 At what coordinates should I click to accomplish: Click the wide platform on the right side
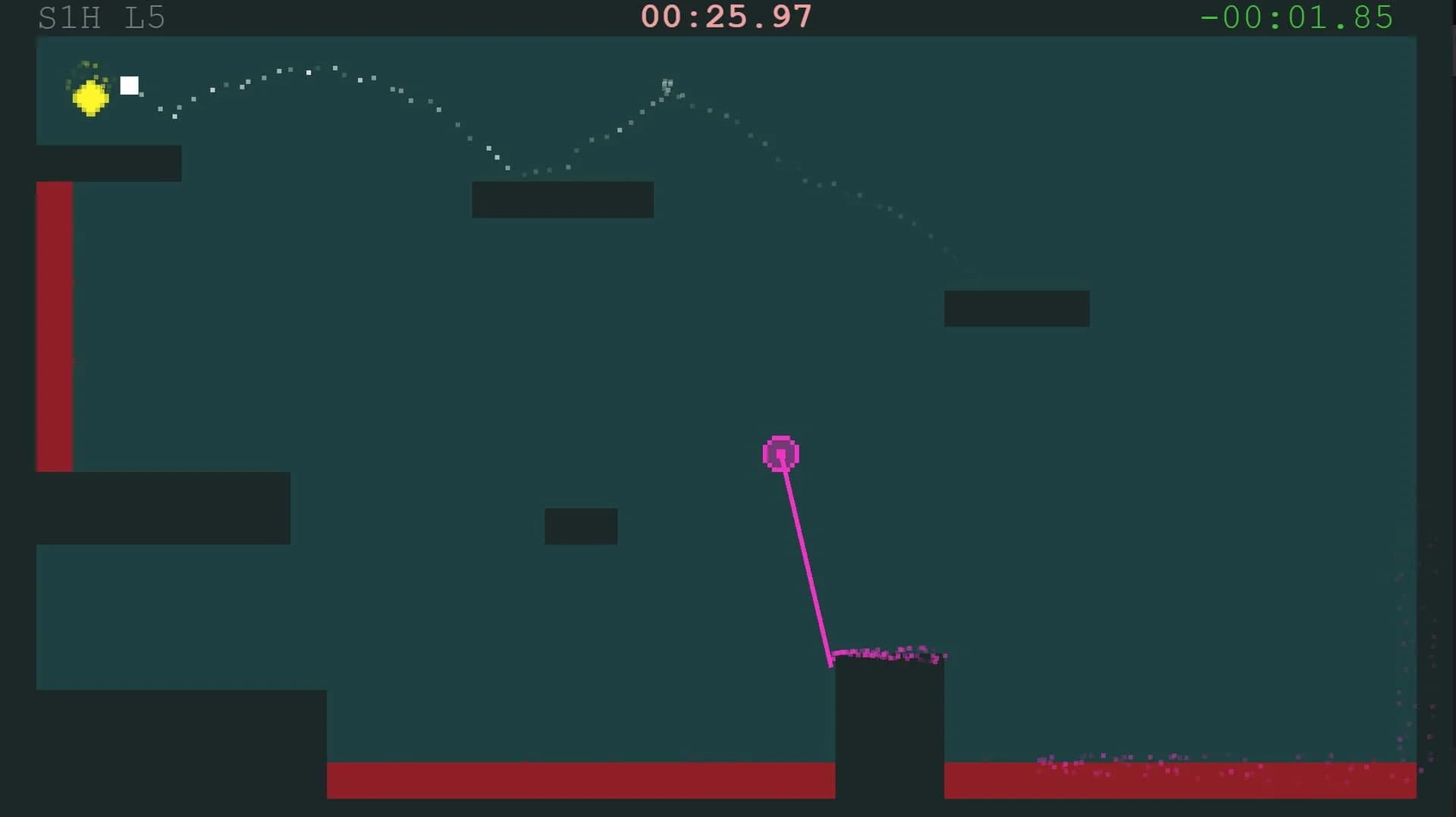(1017, 308)
